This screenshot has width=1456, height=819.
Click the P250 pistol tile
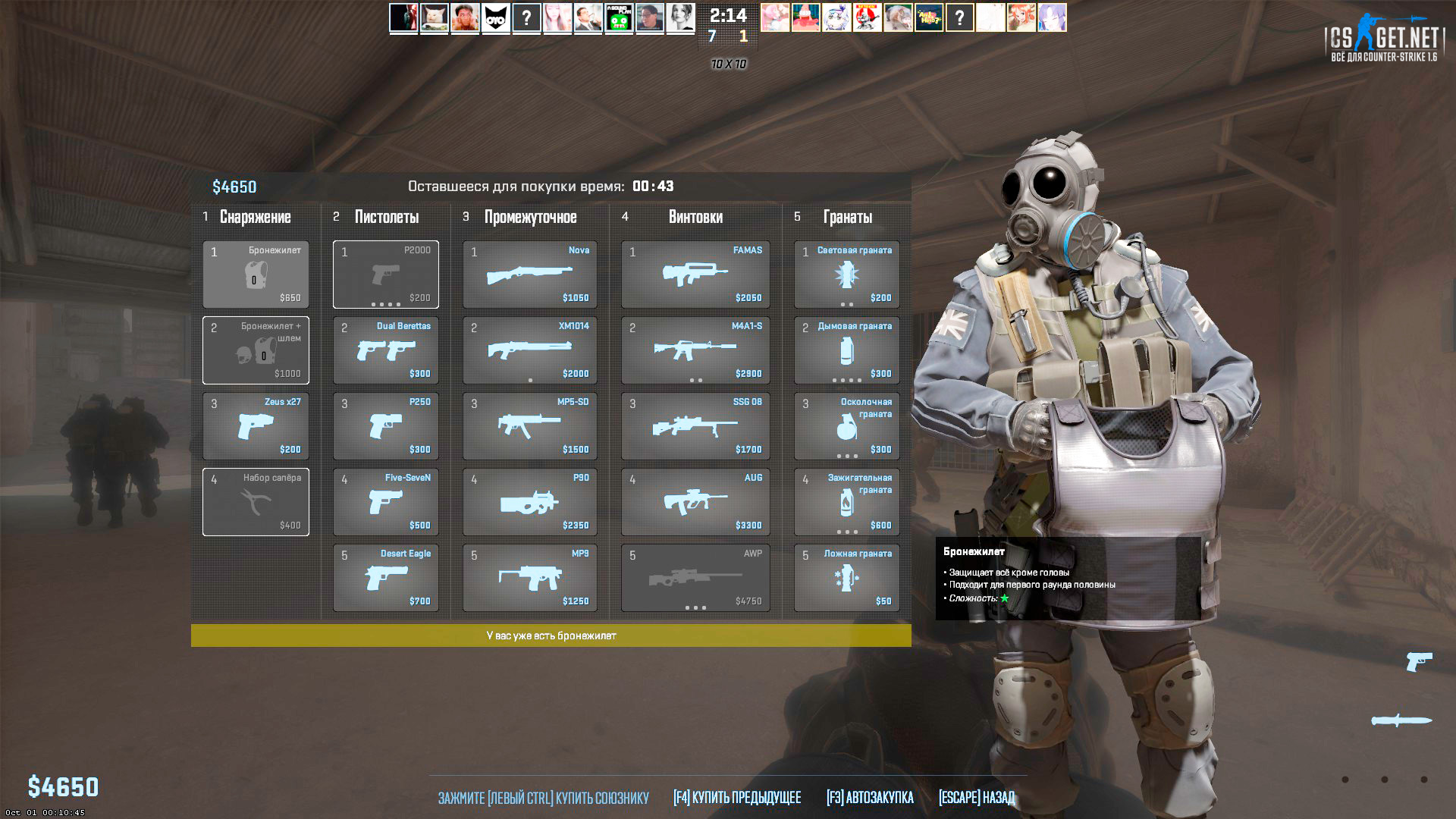pyautogui.click(x=386, y=426)
